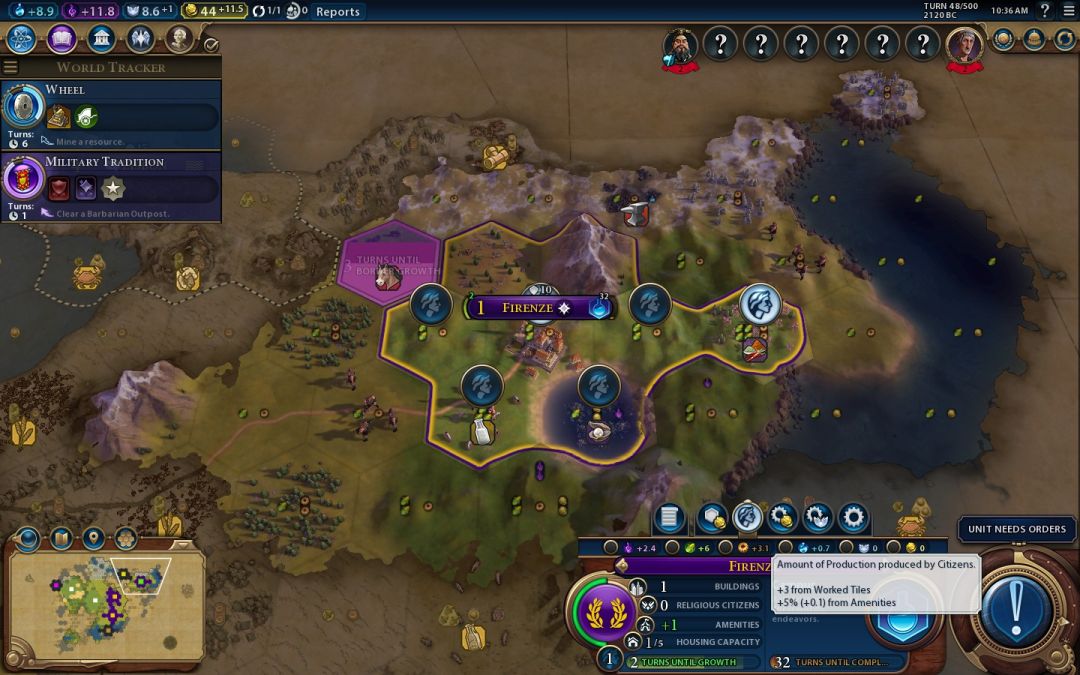The height and width of the screenshot is (675, 1080).
Task: Open the Technology tree (atom icon)
Action: (x=22, y=39)
